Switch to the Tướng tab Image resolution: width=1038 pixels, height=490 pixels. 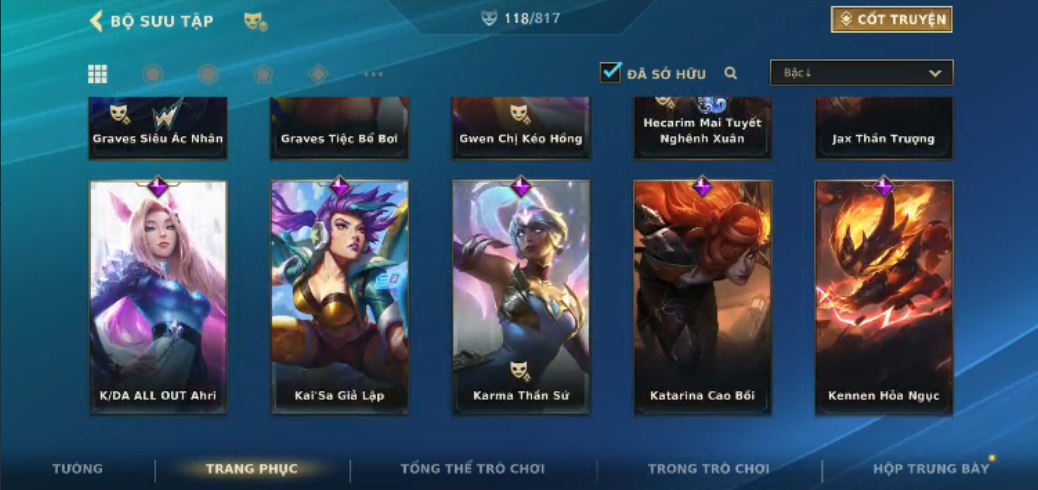(77, 469)
